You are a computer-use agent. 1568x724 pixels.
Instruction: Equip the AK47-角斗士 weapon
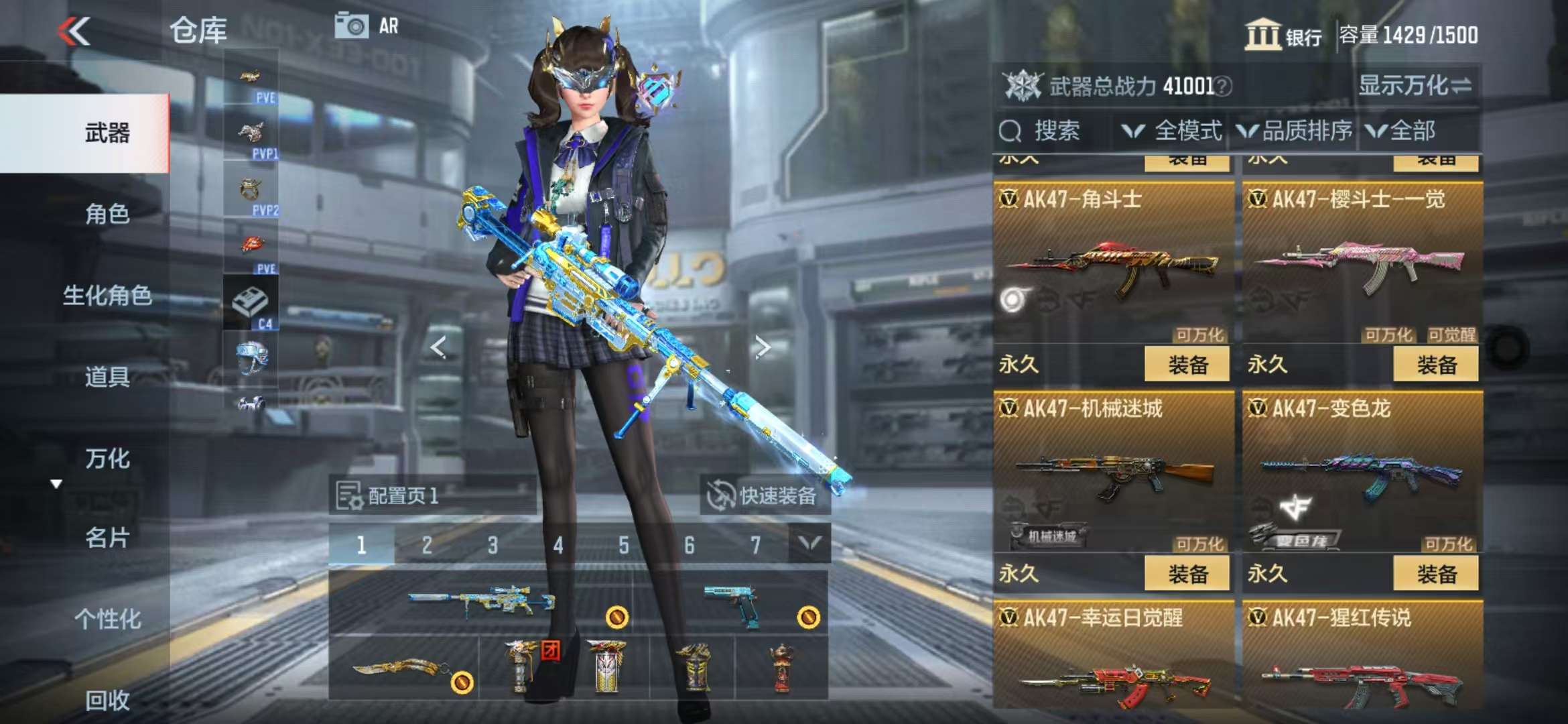pos(1187,365)
